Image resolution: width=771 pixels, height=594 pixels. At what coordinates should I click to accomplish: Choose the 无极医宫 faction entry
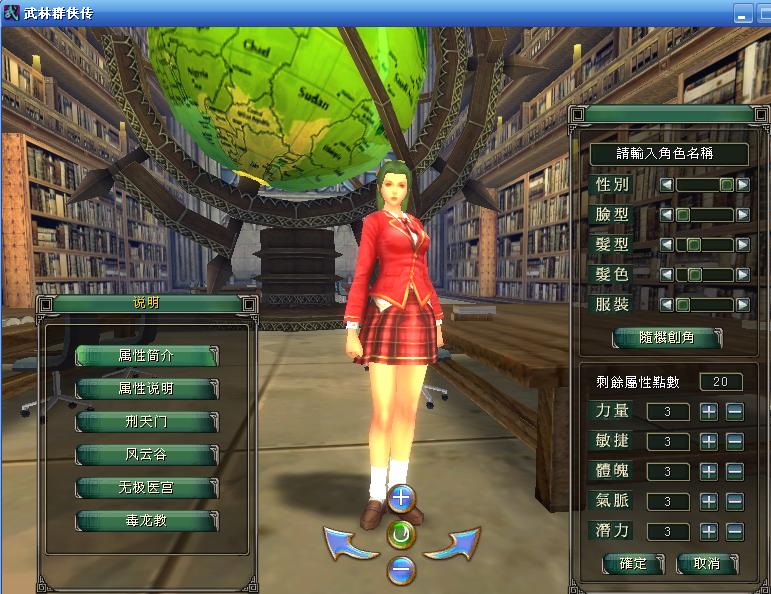pos(147,488)
